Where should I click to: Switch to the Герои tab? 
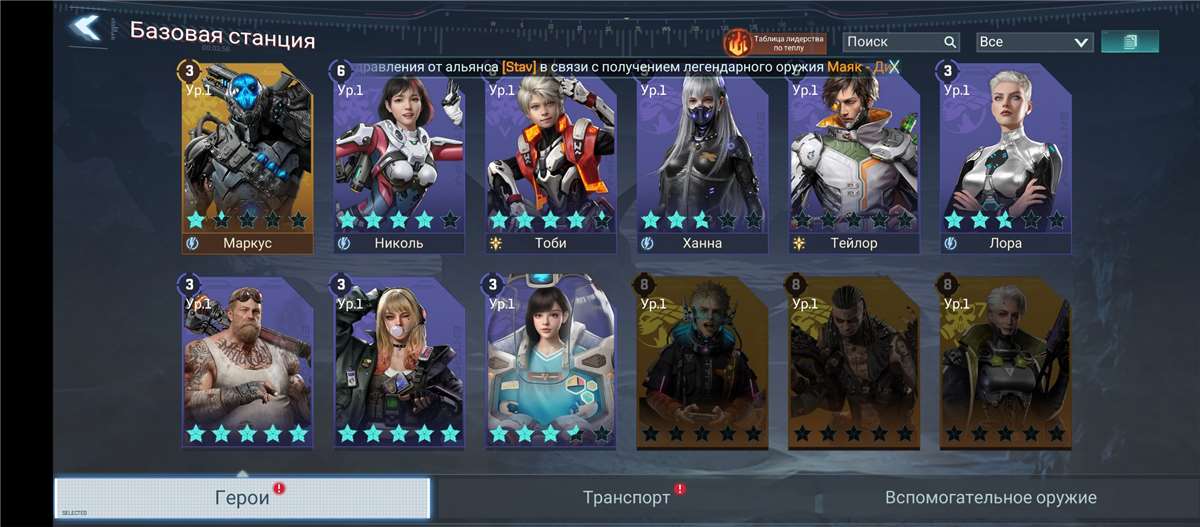[x=242, y=497]
